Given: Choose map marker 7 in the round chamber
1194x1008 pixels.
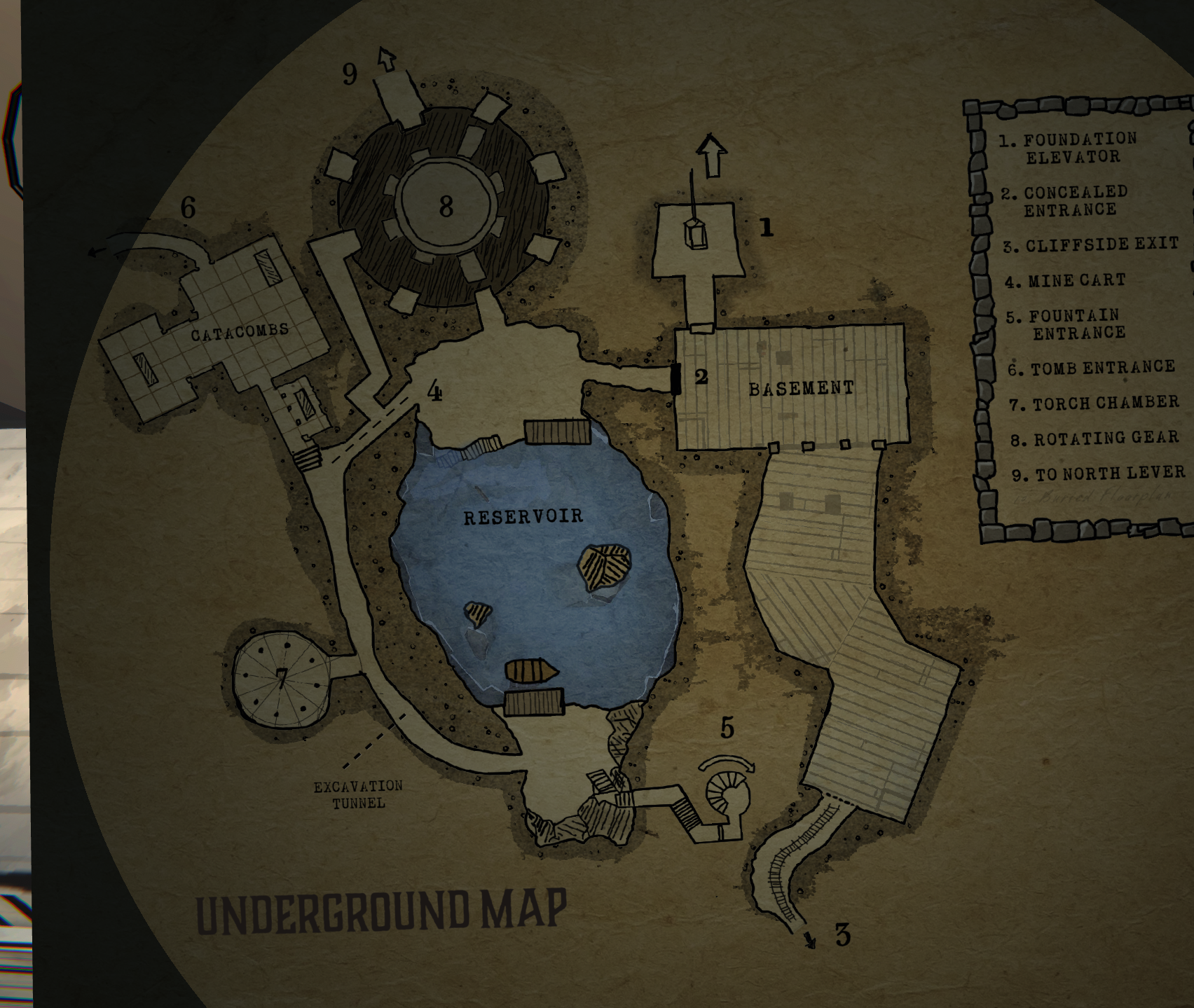Looking at the screenshot, I should coord(281,677).
